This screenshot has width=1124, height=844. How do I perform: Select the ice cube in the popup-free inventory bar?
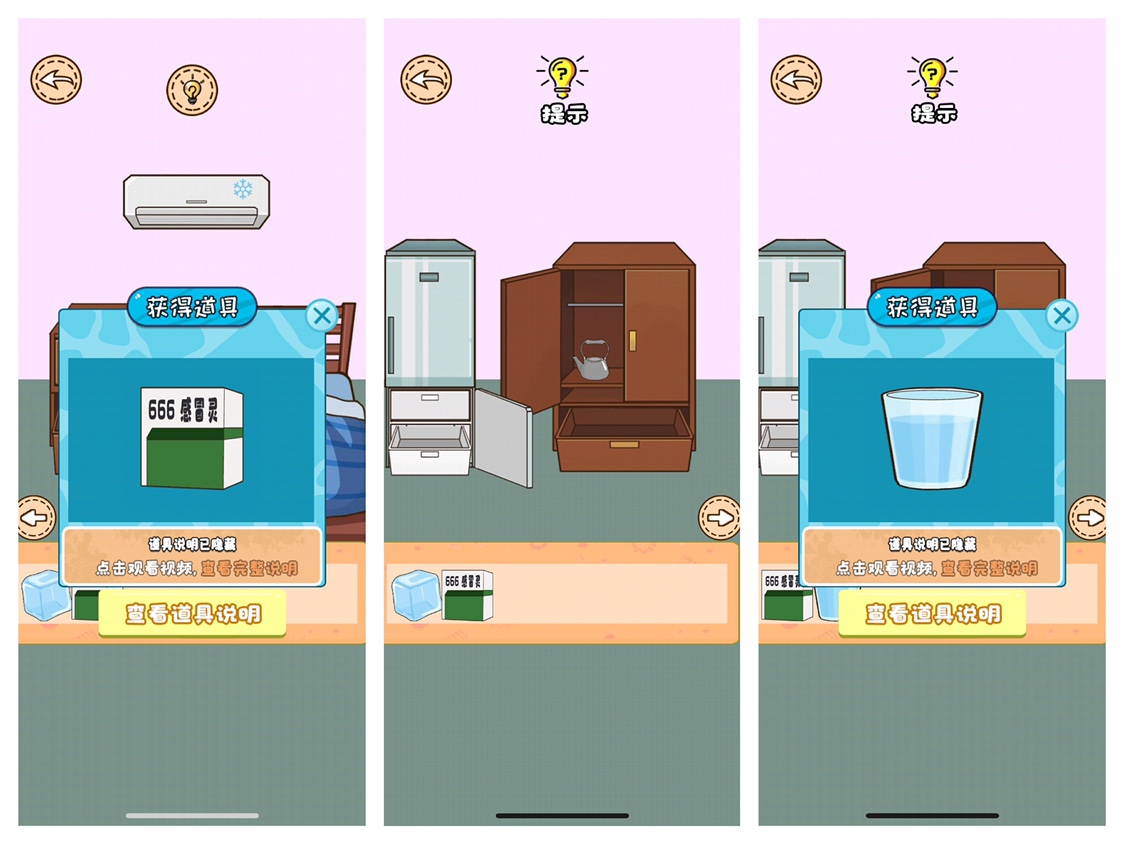414,595
